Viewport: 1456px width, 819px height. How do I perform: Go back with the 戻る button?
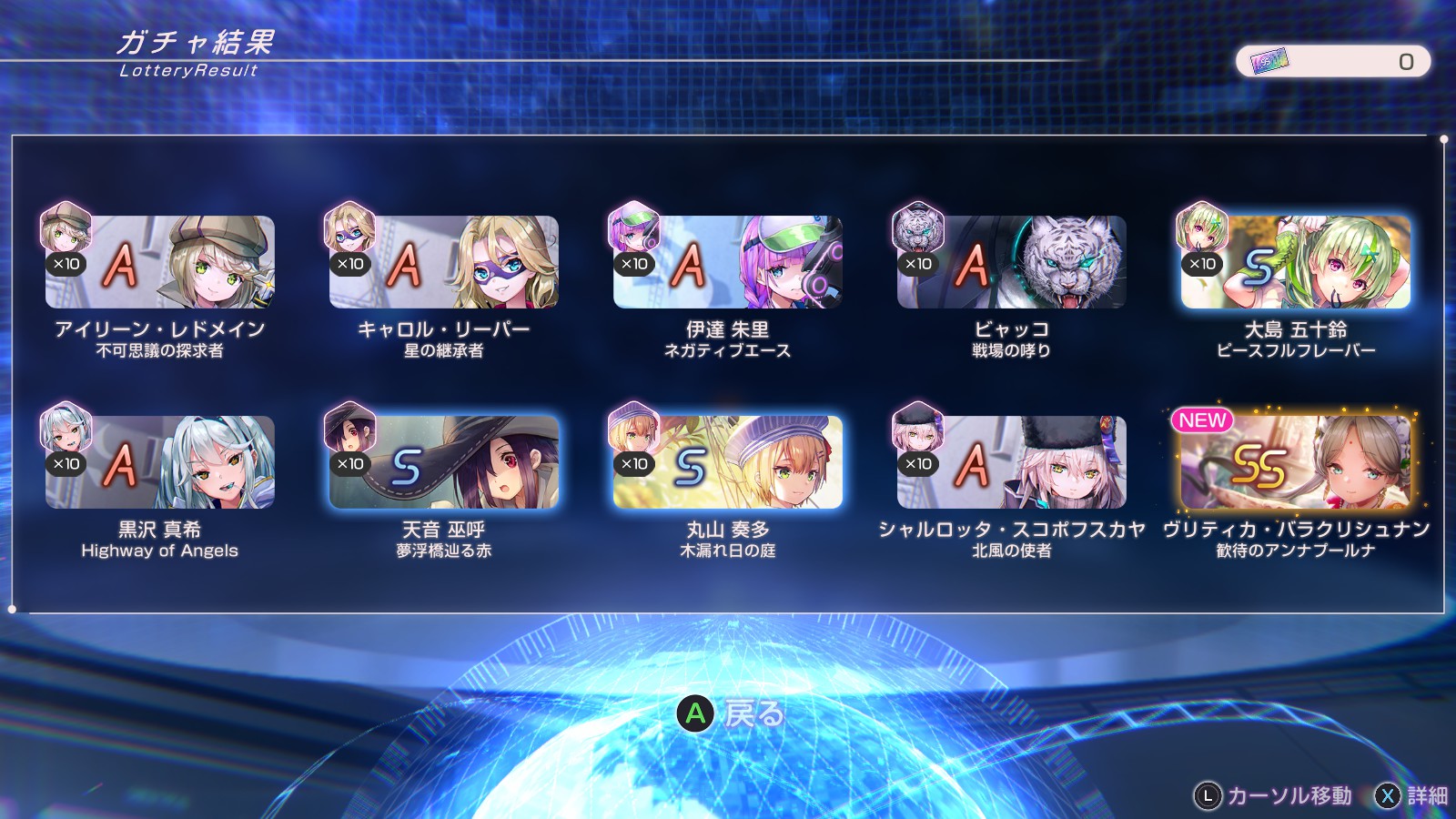point(730,713)
